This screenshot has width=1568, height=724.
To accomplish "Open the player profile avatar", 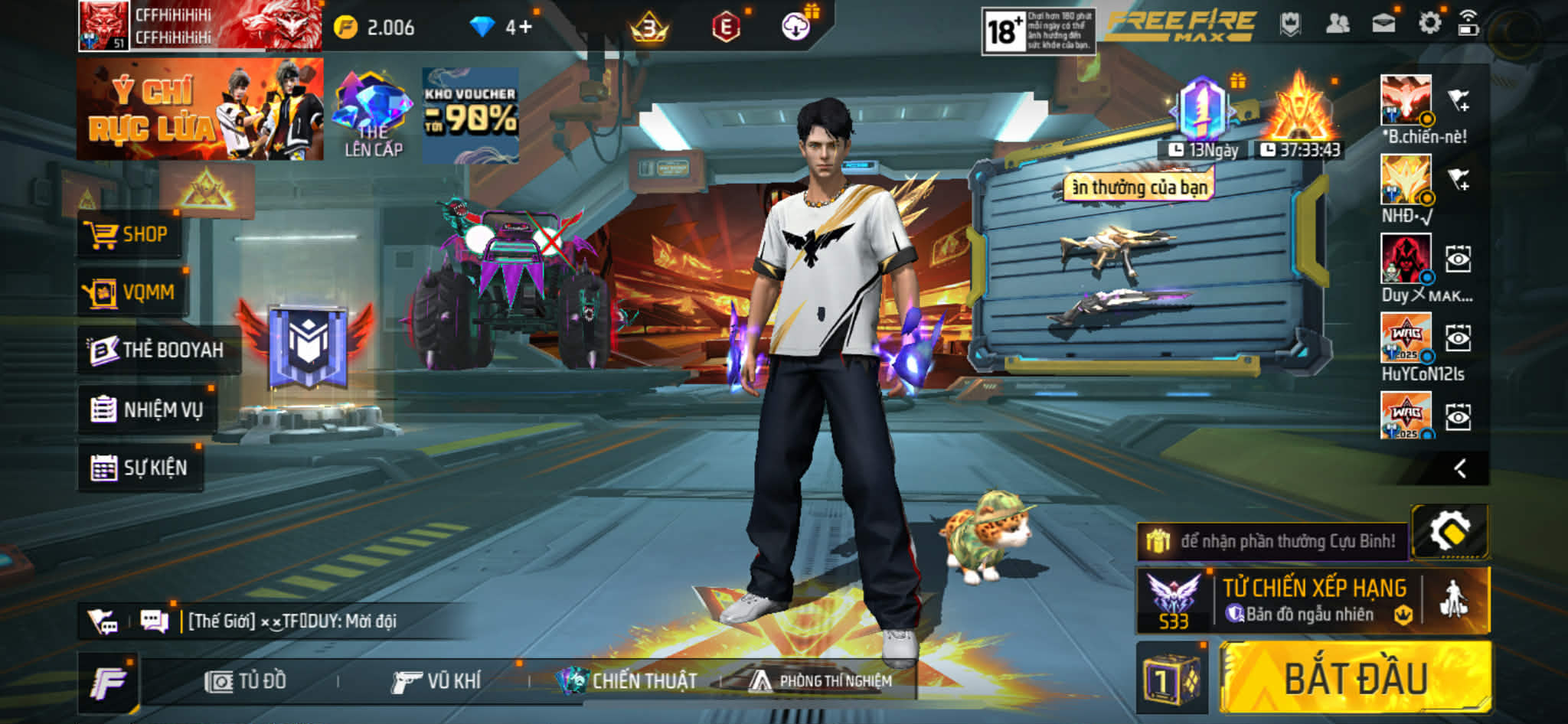I will 103,26.
